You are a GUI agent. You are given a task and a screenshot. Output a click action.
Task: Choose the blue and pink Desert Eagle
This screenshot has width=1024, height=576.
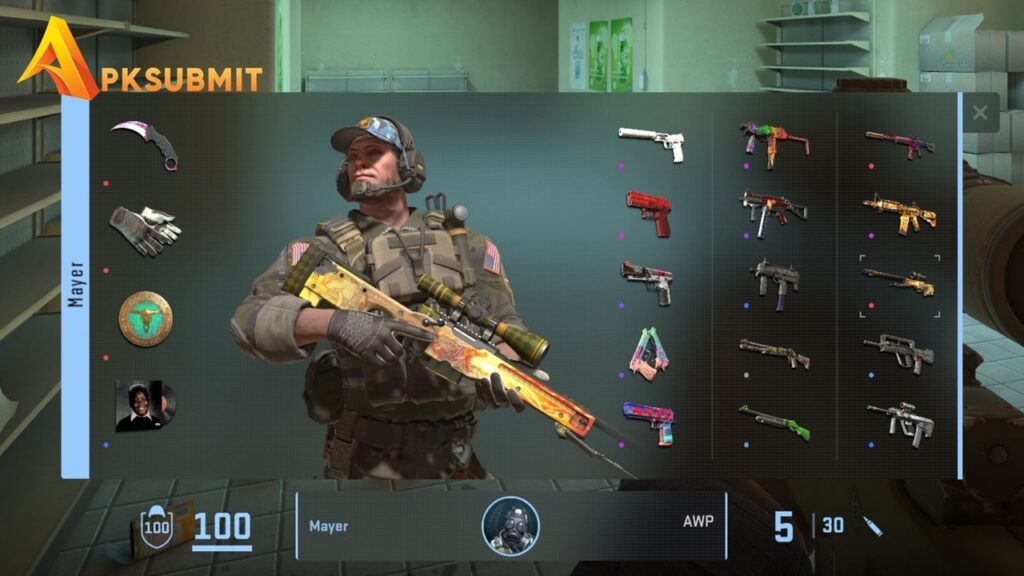pyautogui.click(x=648, y=421)
